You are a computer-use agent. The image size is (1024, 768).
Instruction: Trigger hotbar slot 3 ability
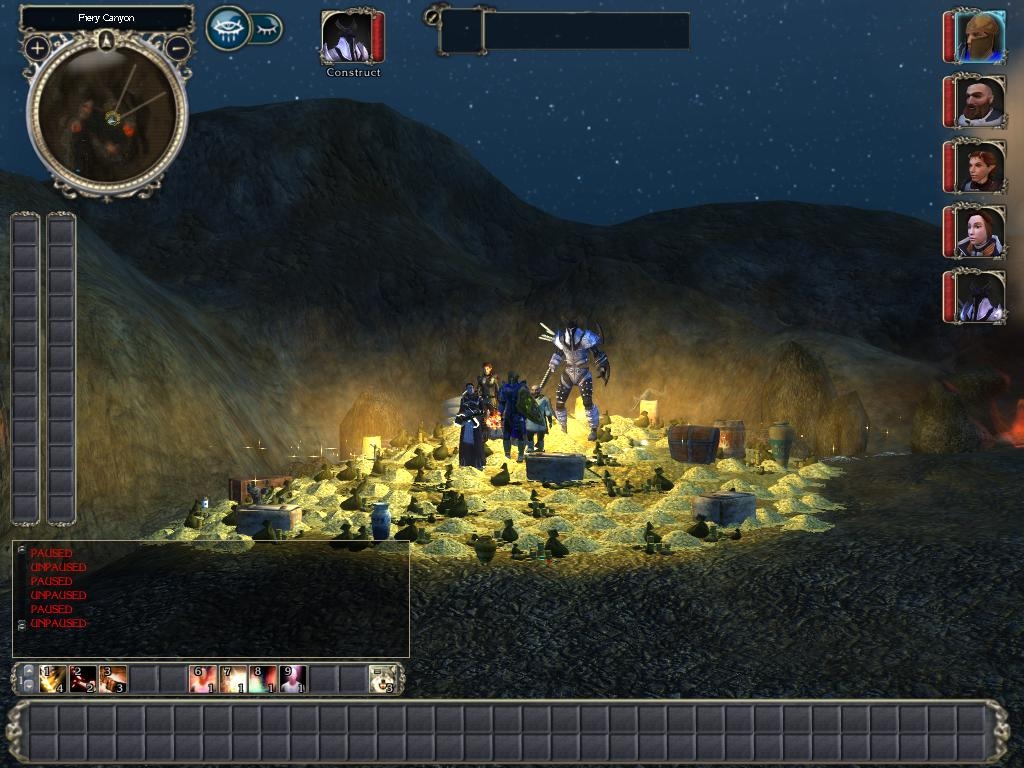tap(113, 679)
